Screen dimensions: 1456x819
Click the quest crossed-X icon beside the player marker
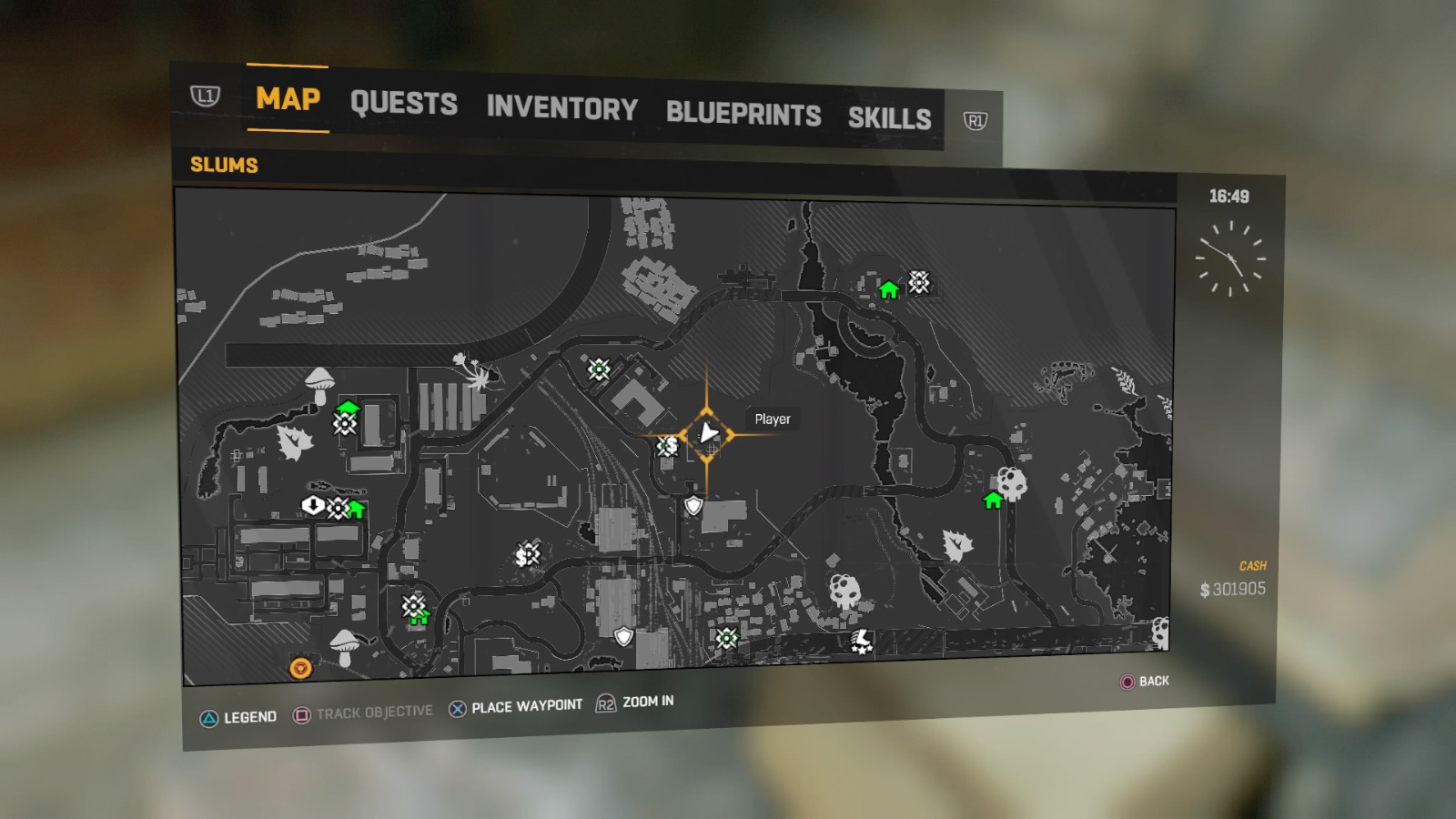[663, 446]
